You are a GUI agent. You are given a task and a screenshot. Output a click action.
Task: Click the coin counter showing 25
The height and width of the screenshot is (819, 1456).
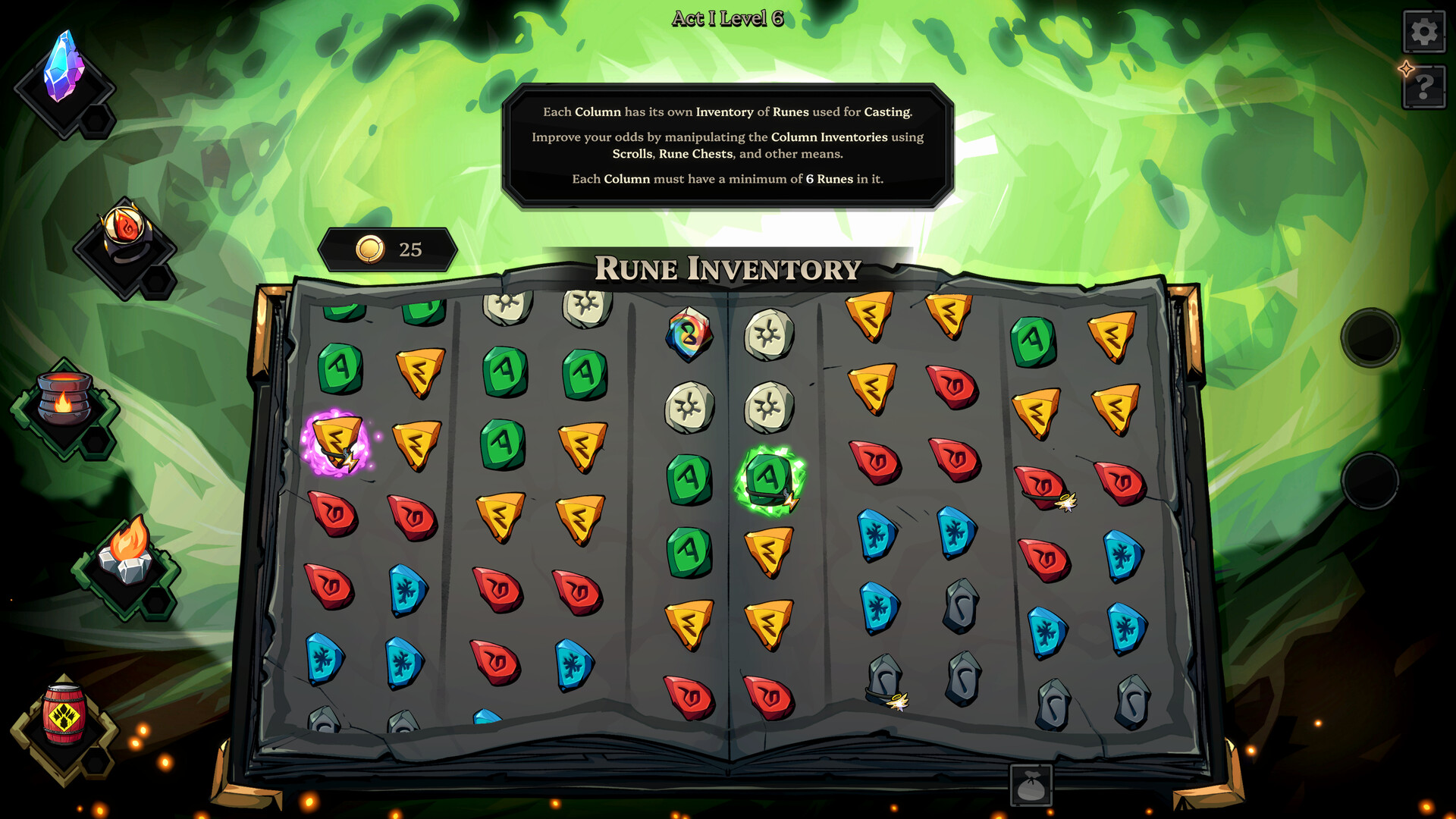coord(388,248)
